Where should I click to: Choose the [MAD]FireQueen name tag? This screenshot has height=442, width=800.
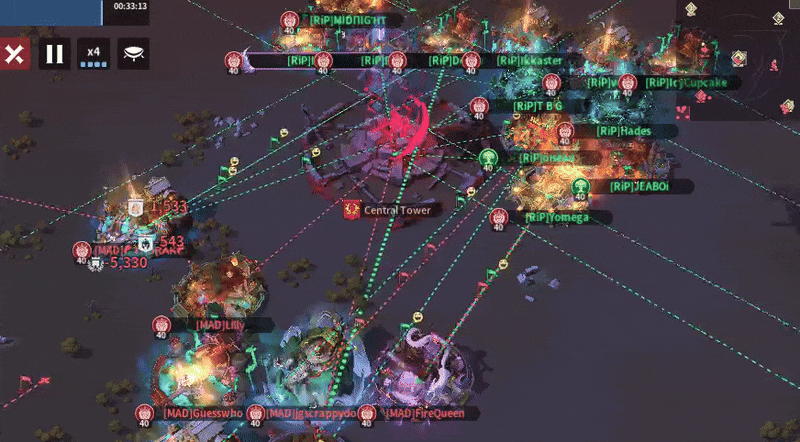point(420,413)
